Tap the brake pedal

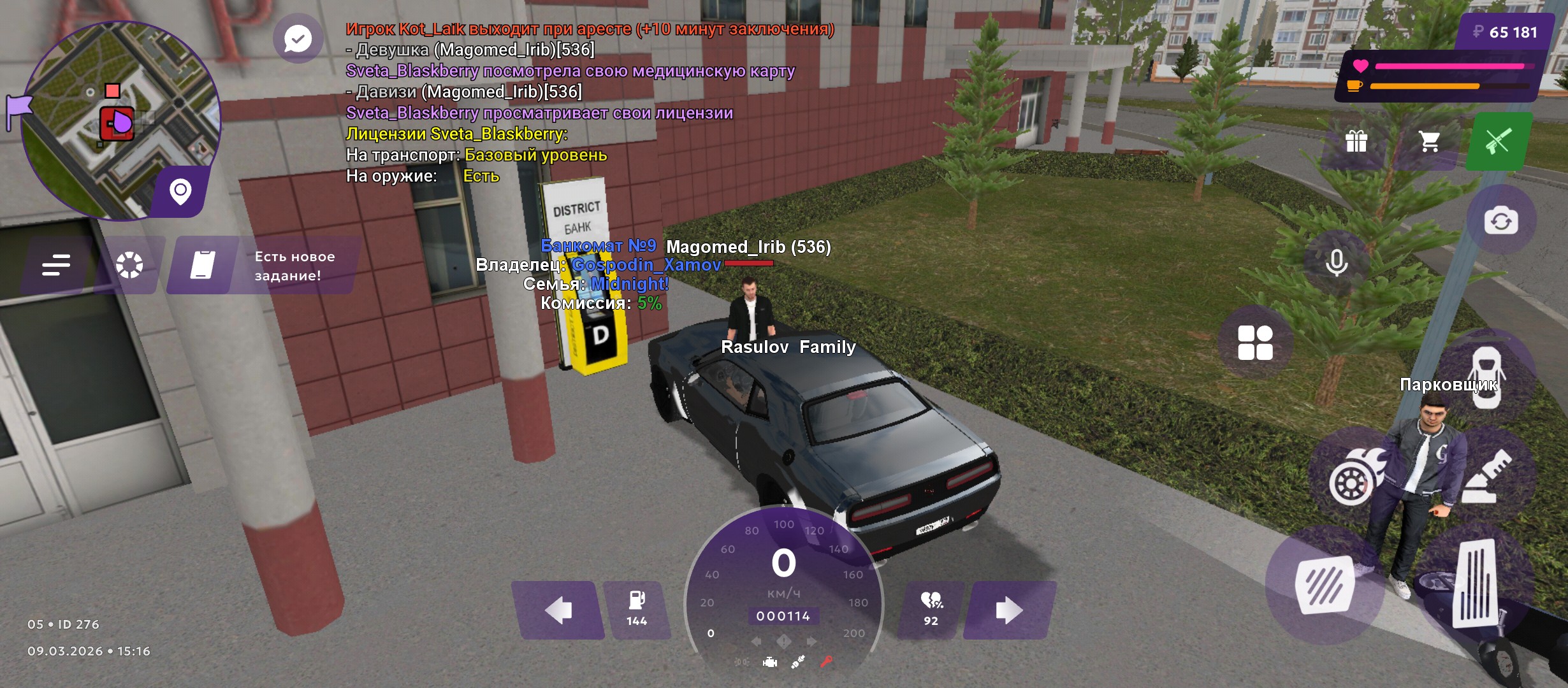click(x=1326, y=584)
